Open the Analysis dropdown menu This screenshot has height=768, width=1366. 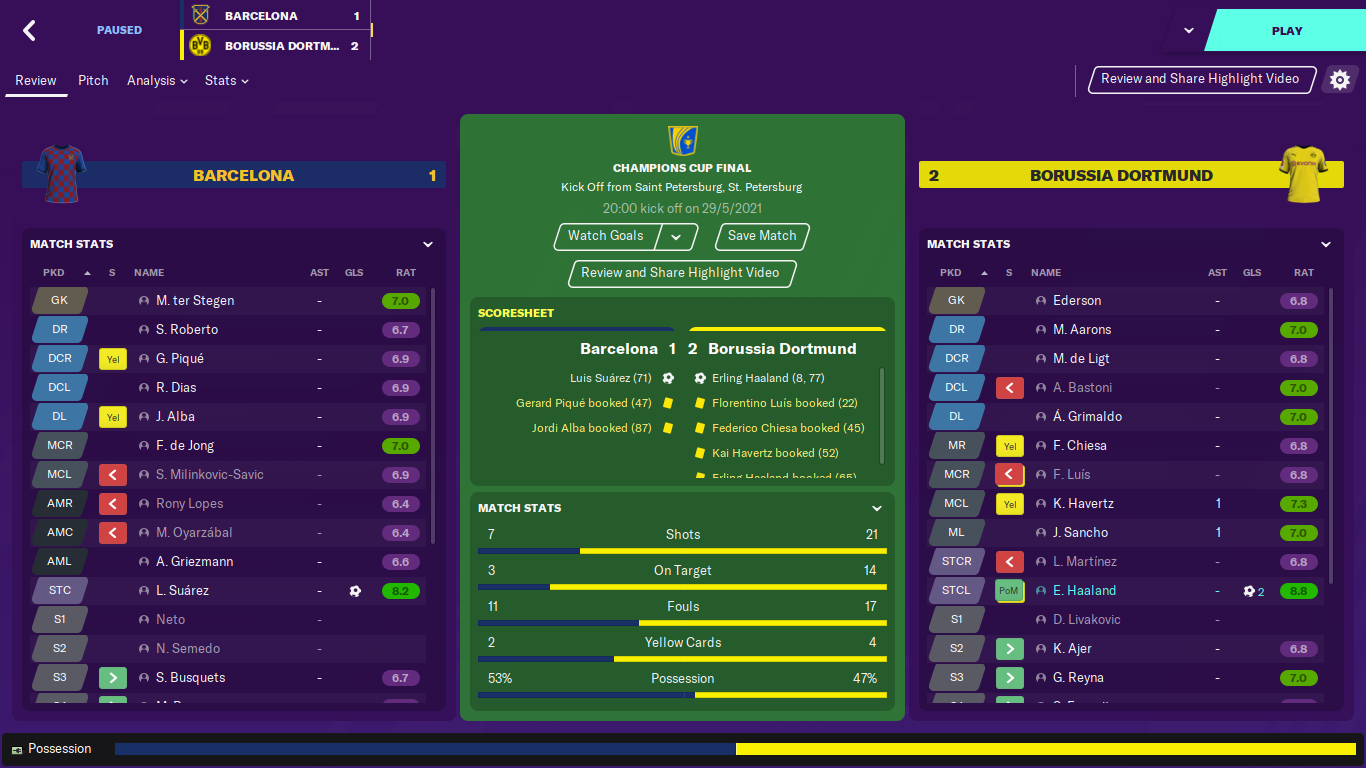click(157, 81)
